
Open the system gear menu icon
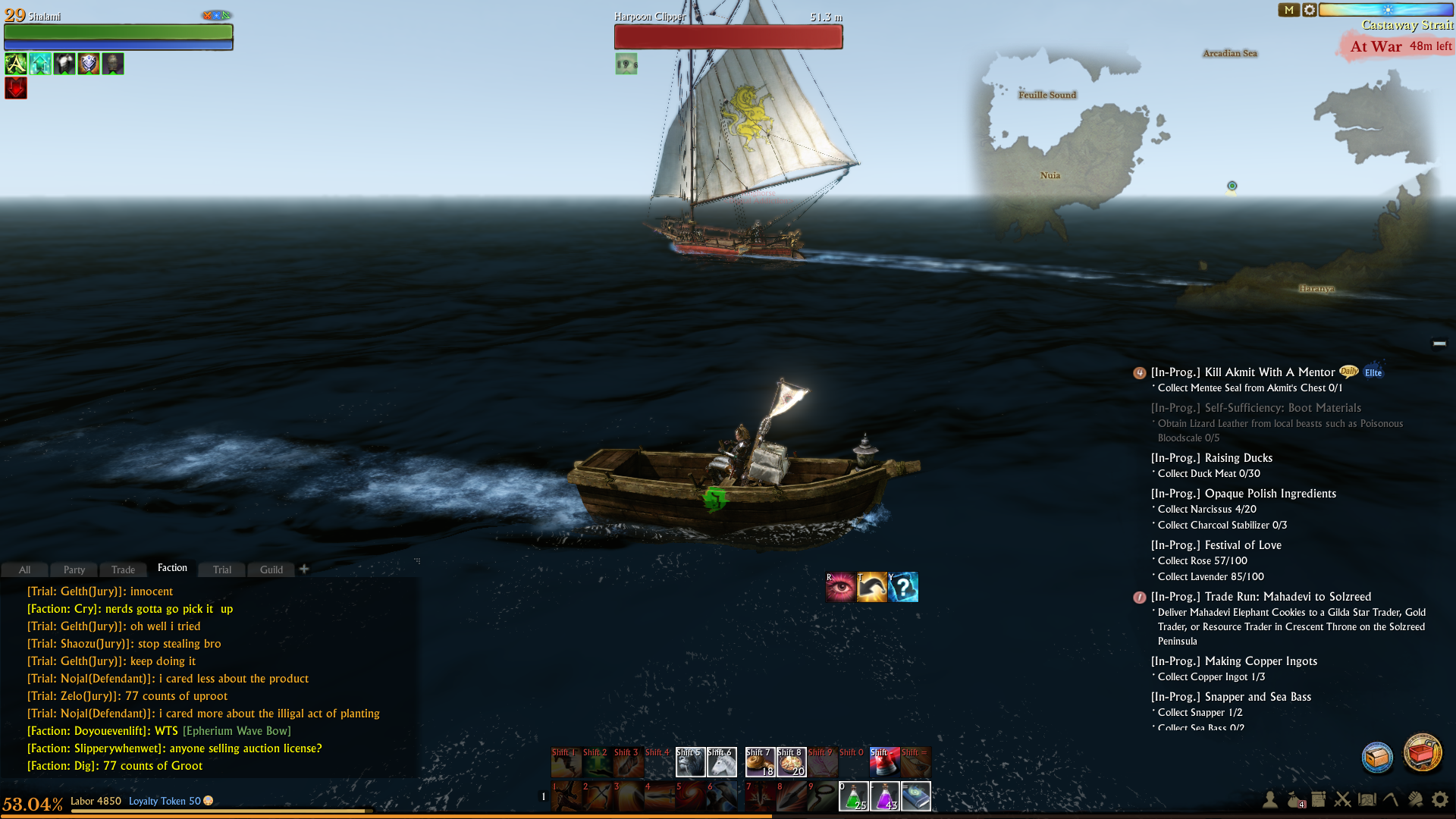pos(1439,799)
